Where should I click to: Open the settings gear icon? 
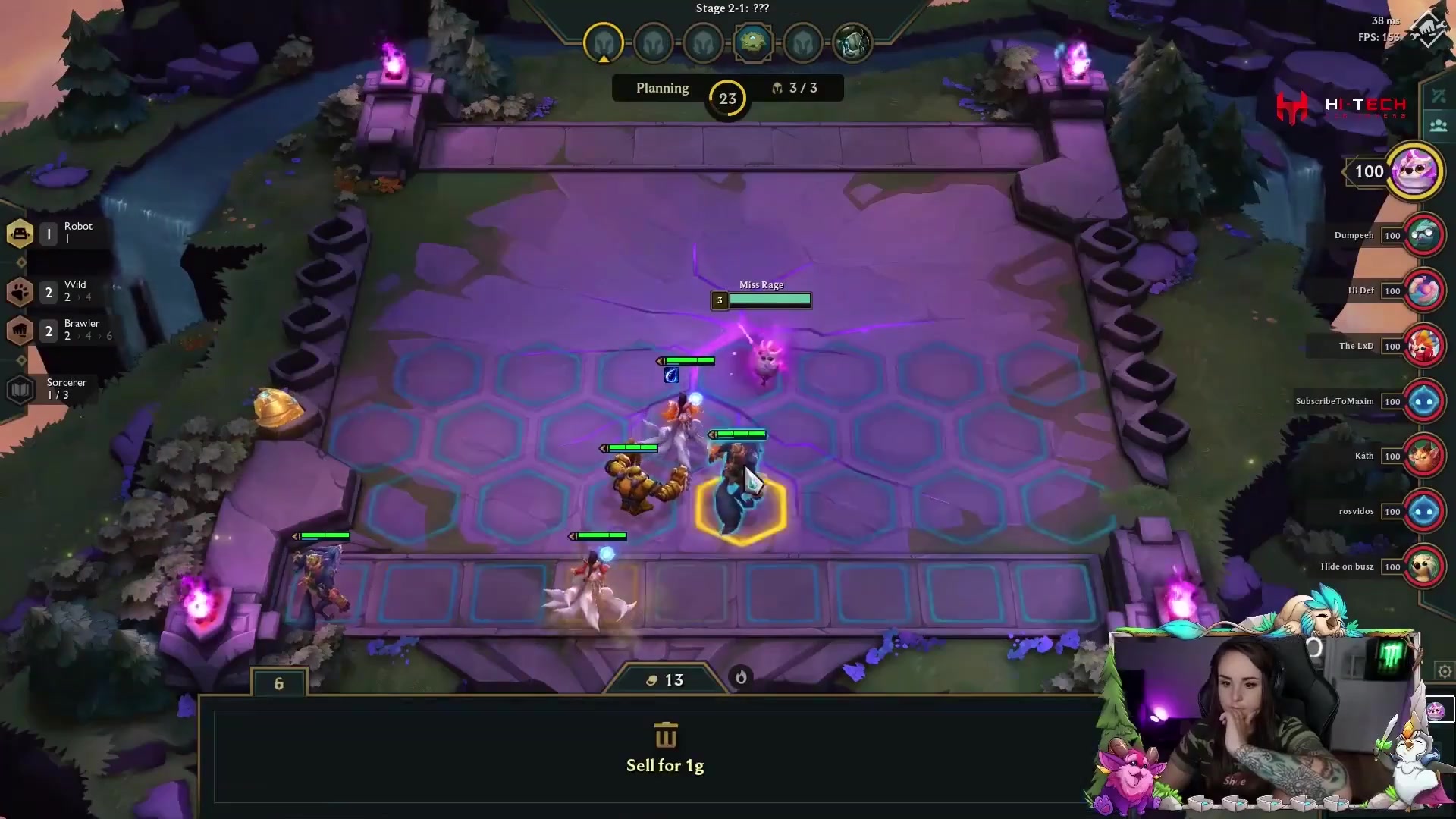(x=1445, y=671)
